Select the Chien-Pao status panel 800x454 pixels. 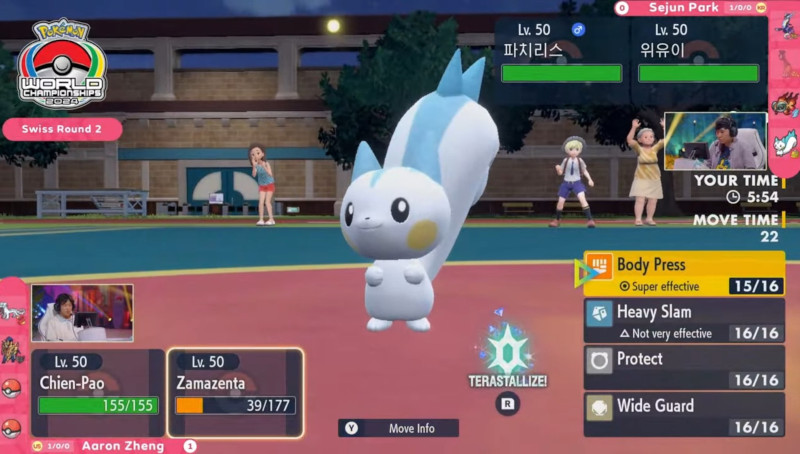pyautogui.click(x=97, y=393)
